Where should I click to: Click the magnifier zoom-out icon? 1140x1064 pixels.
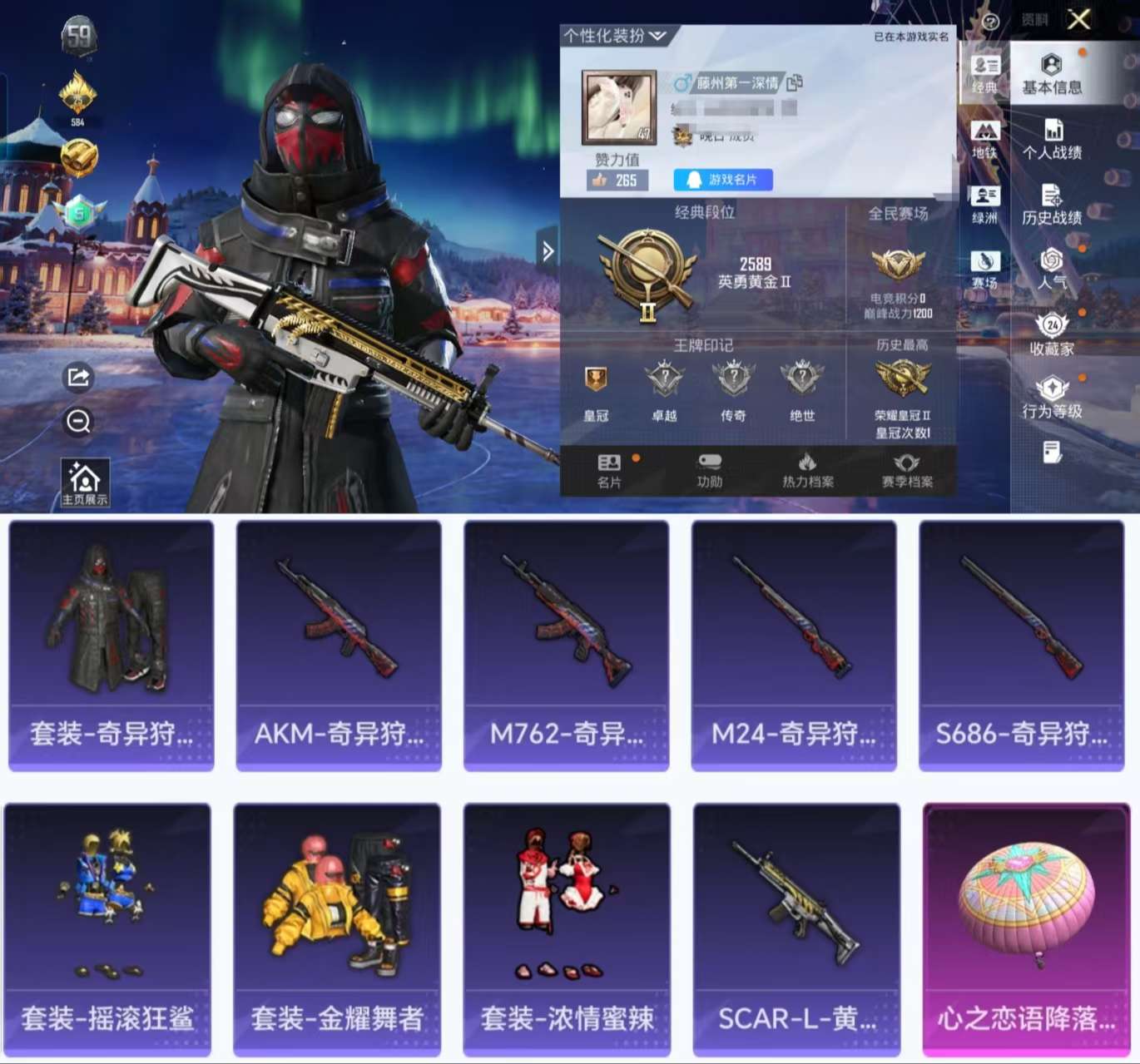[79, 422]
